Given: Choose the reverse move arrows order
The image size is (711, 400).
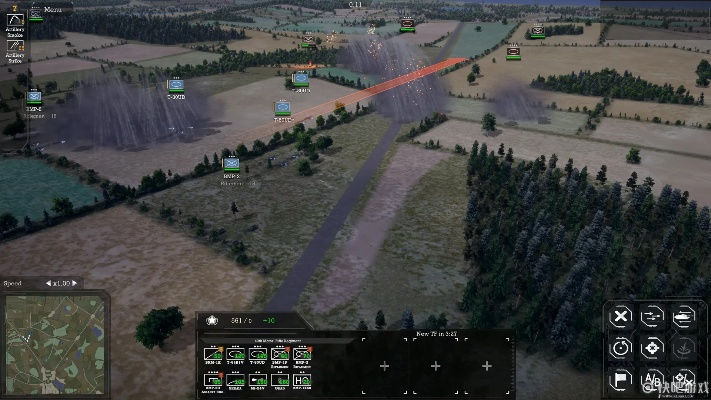Looking at the screenshot, I should point(653,317).
